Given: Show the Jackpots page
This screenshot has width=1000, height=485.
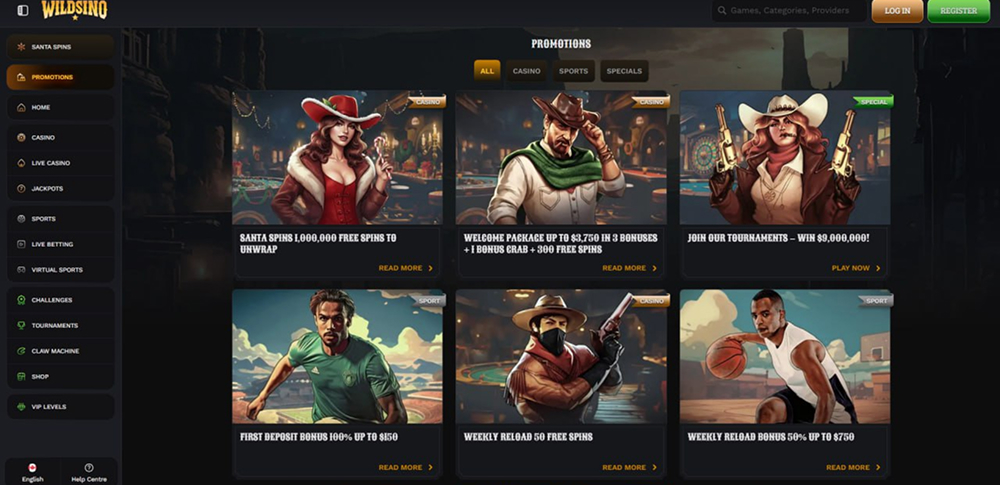Looking at the screenshot, I should 59,188.
